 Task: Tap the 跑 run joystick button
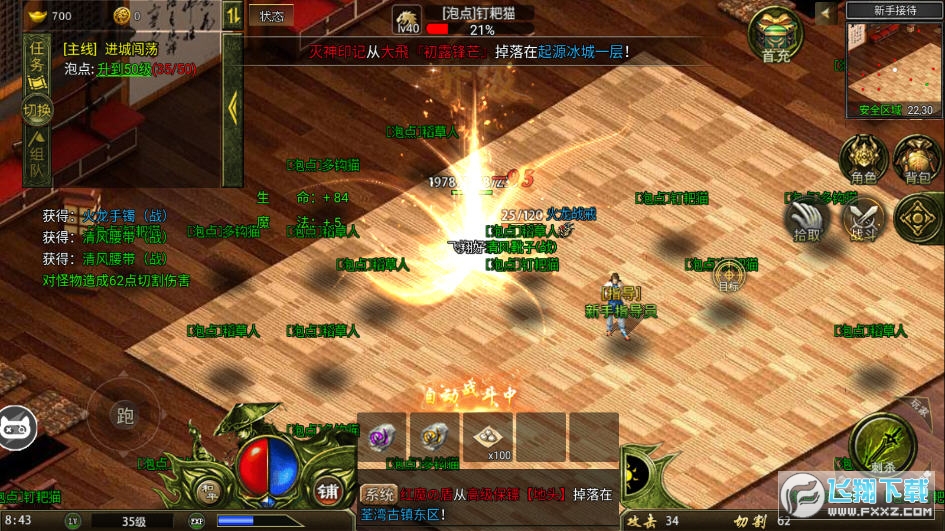tap(125, 417)
